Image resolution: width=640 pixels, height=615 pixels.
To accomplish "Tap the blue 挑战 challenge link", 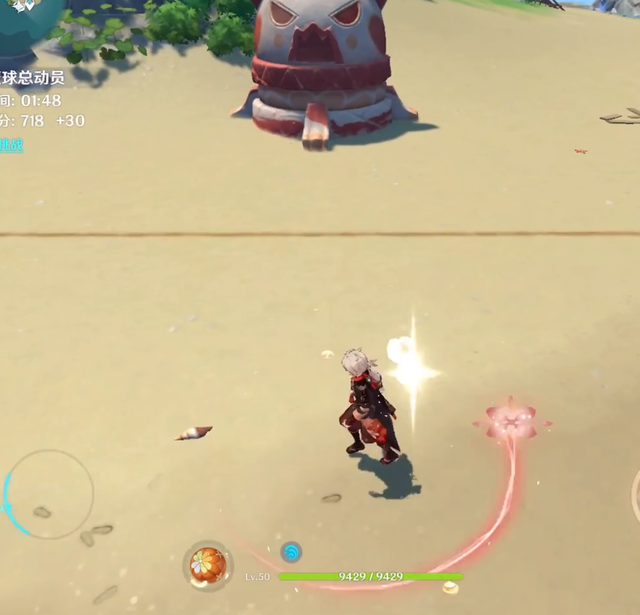I will click(10, 145).
